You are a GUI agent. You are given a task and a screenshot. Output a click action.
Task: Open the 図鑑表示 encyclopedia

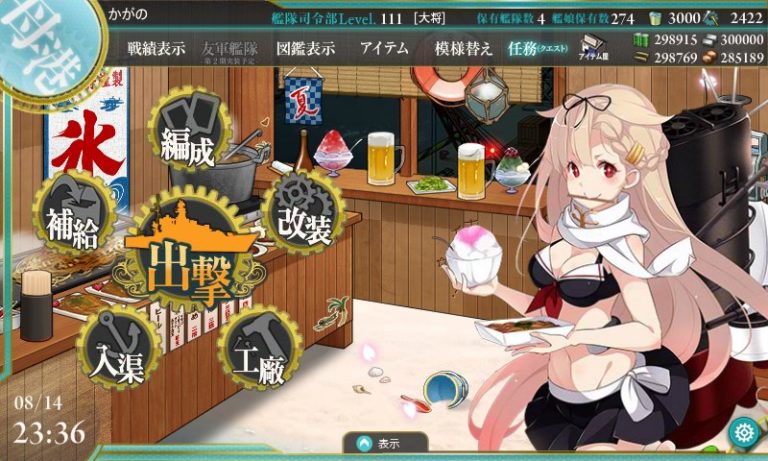click(307, 49)
